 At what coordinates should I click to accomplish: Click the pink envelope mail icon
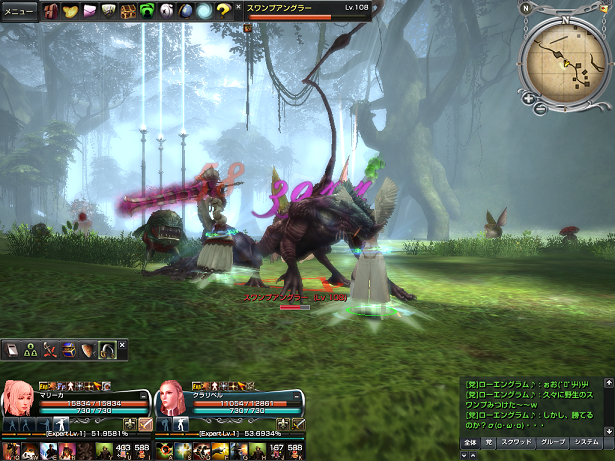(x=89, y=12)
